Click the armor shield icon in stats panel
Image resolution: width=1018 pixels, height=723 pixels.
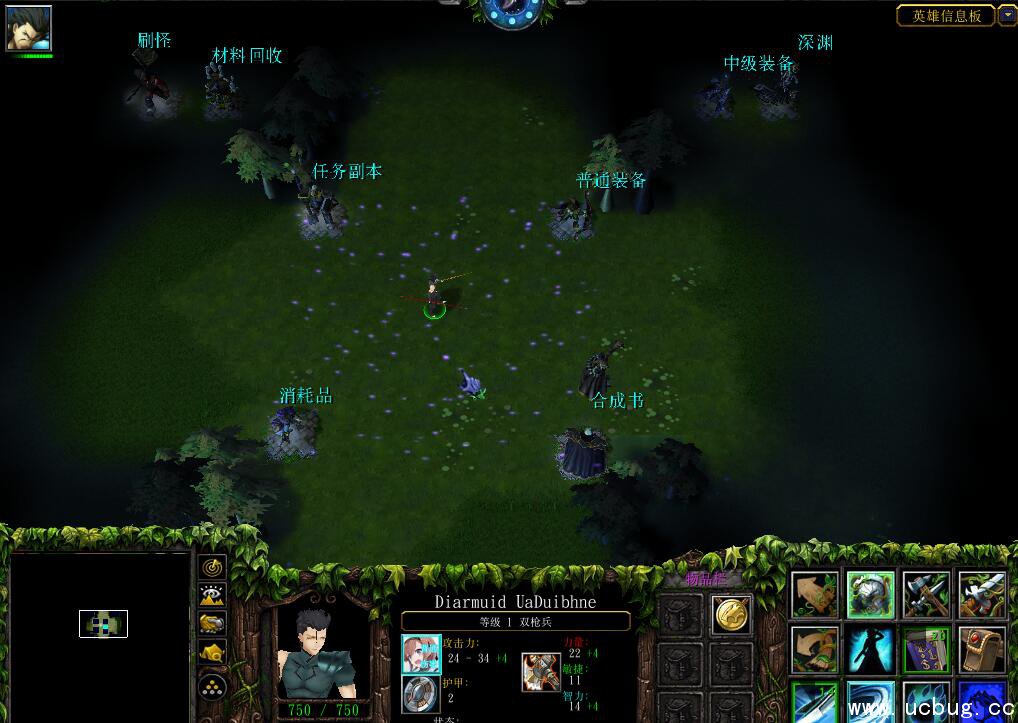420,693
